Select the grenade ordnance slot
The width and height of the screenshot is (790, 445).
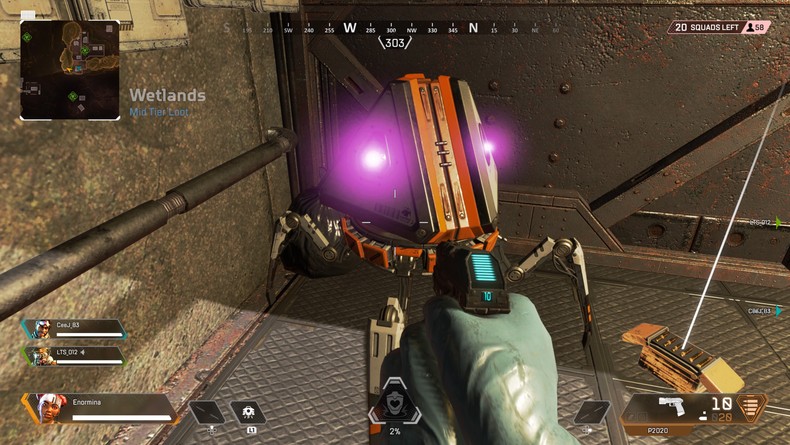[590, 412]
